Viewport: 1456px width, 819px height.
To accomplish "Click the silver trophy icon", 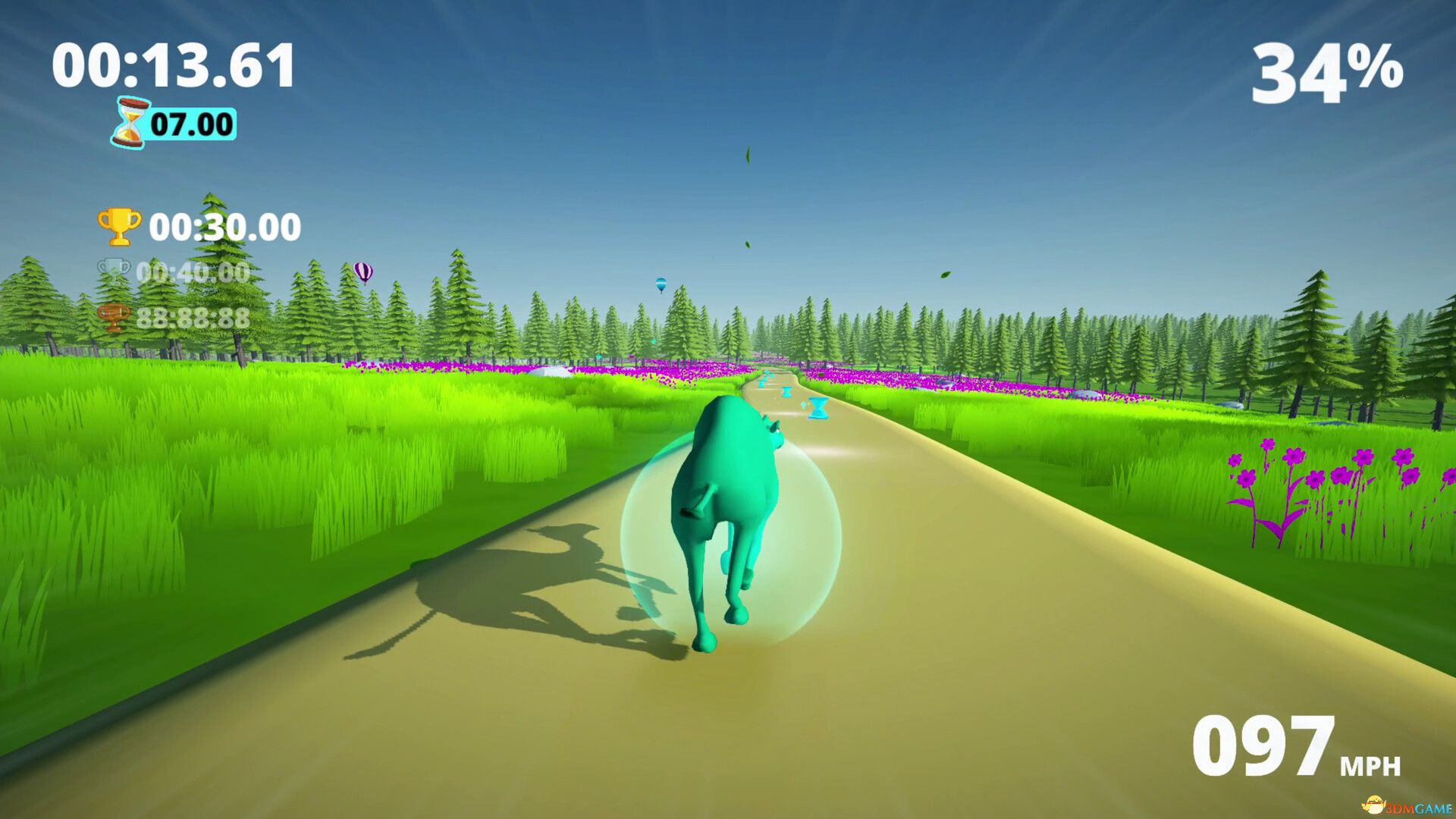I will coord(115,269).
